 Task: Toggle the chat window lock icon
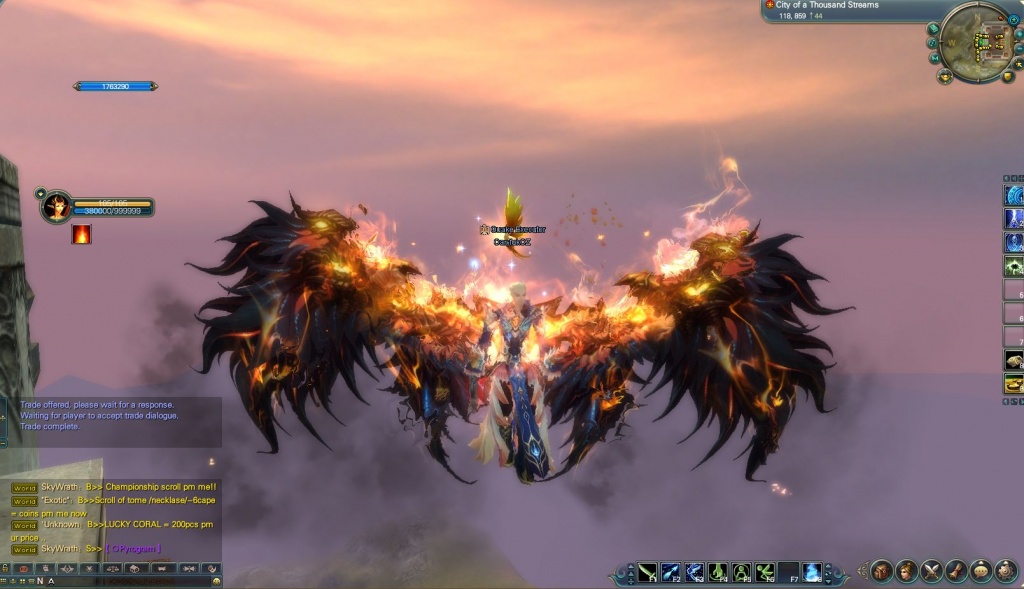point(5,568)
